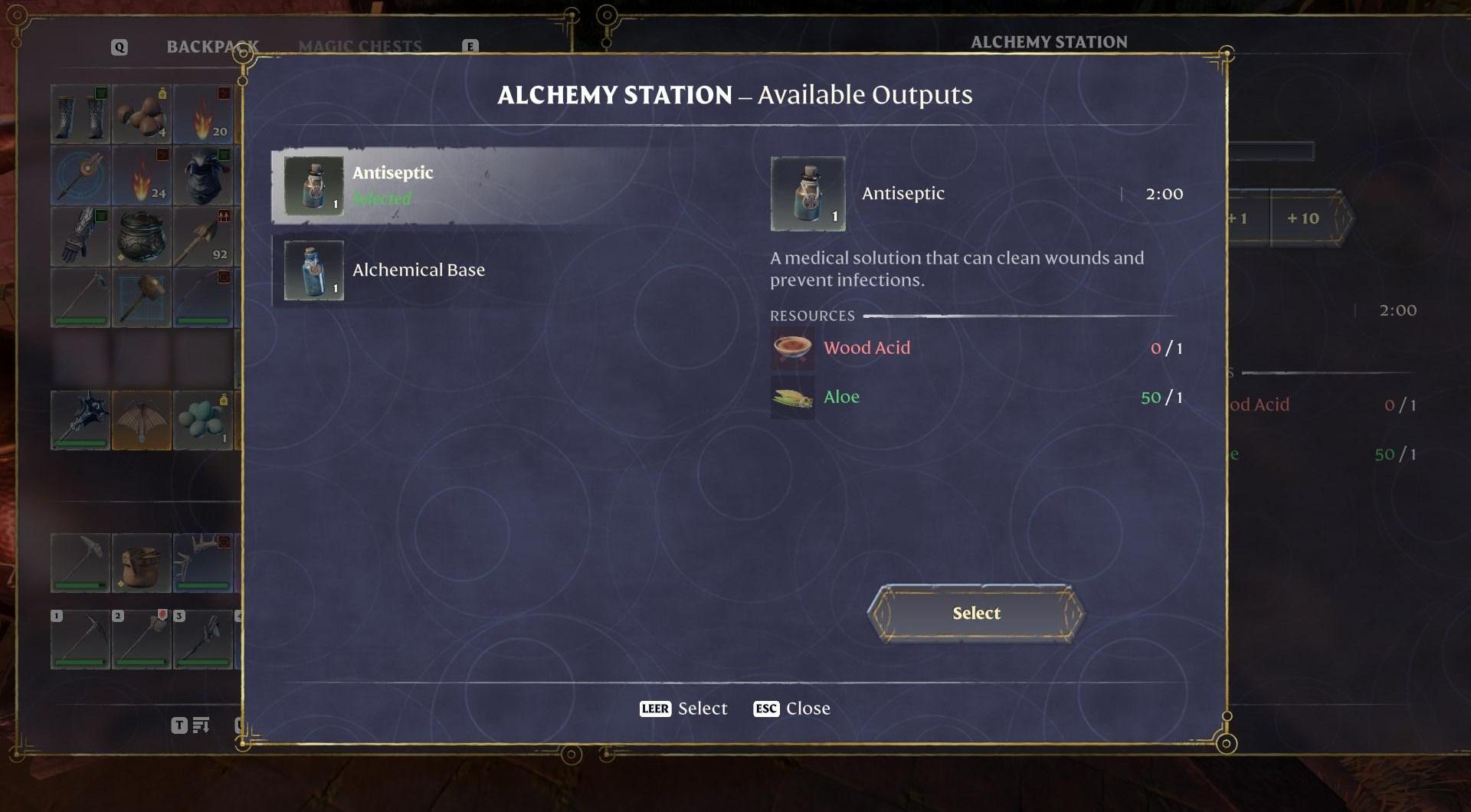
Task: Choose the armored gloves slot
Action: [80, 237]
